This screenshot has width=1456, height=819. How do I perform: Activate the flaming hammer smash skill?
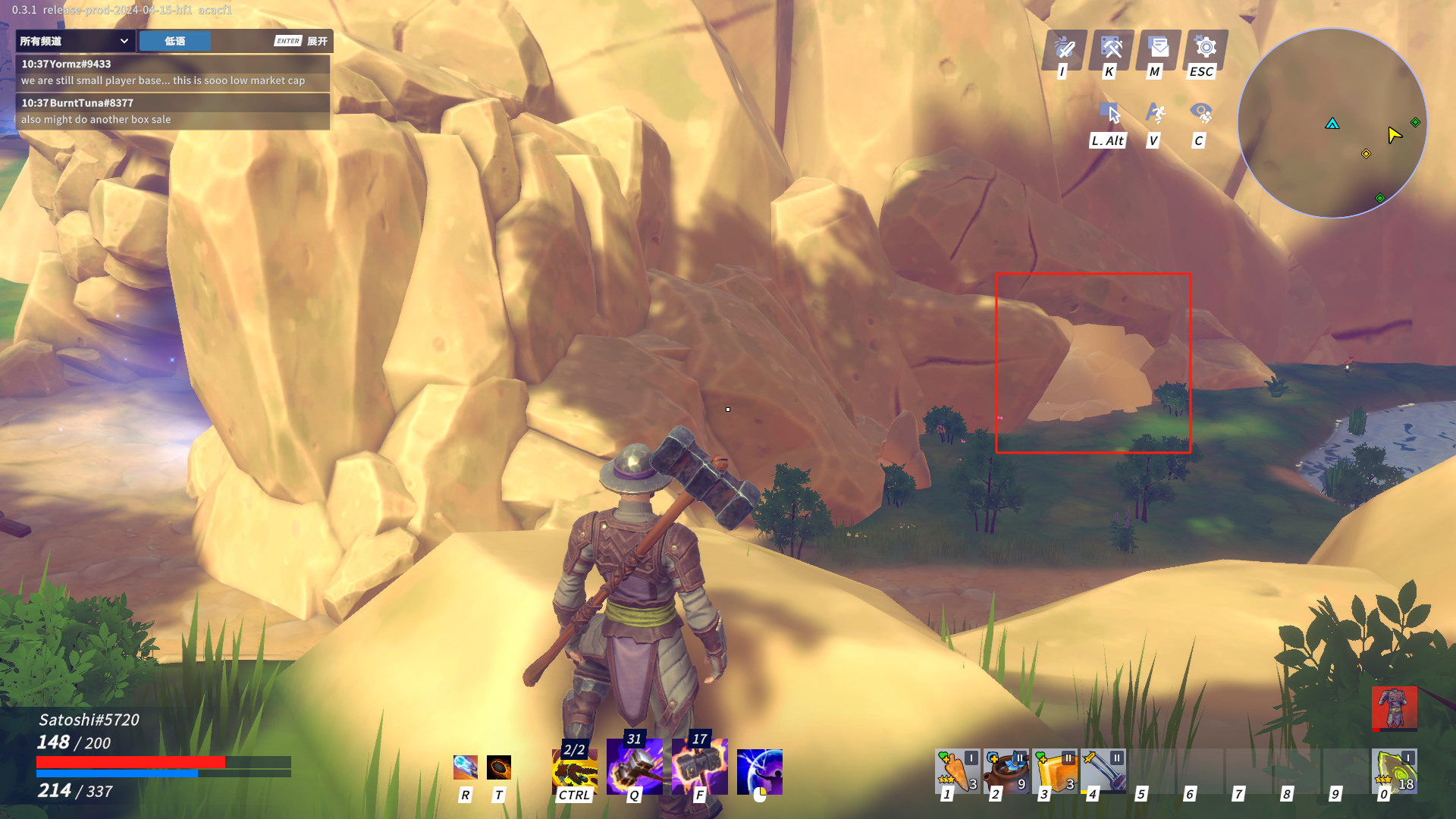[699, 767]
